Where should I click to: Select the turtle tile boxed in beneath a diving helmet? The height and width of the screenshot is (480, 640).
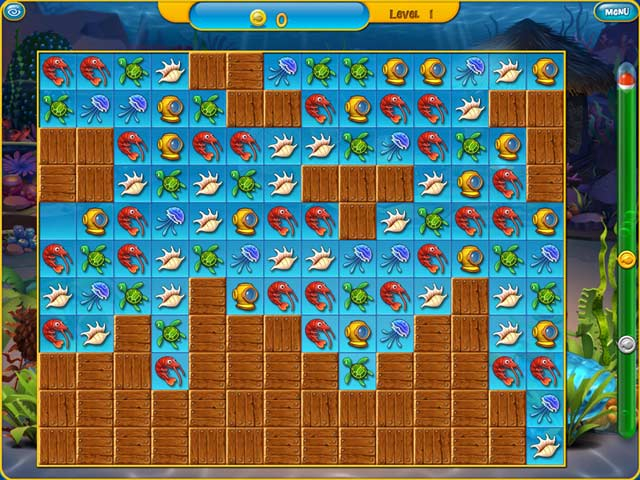coord(357,370)
